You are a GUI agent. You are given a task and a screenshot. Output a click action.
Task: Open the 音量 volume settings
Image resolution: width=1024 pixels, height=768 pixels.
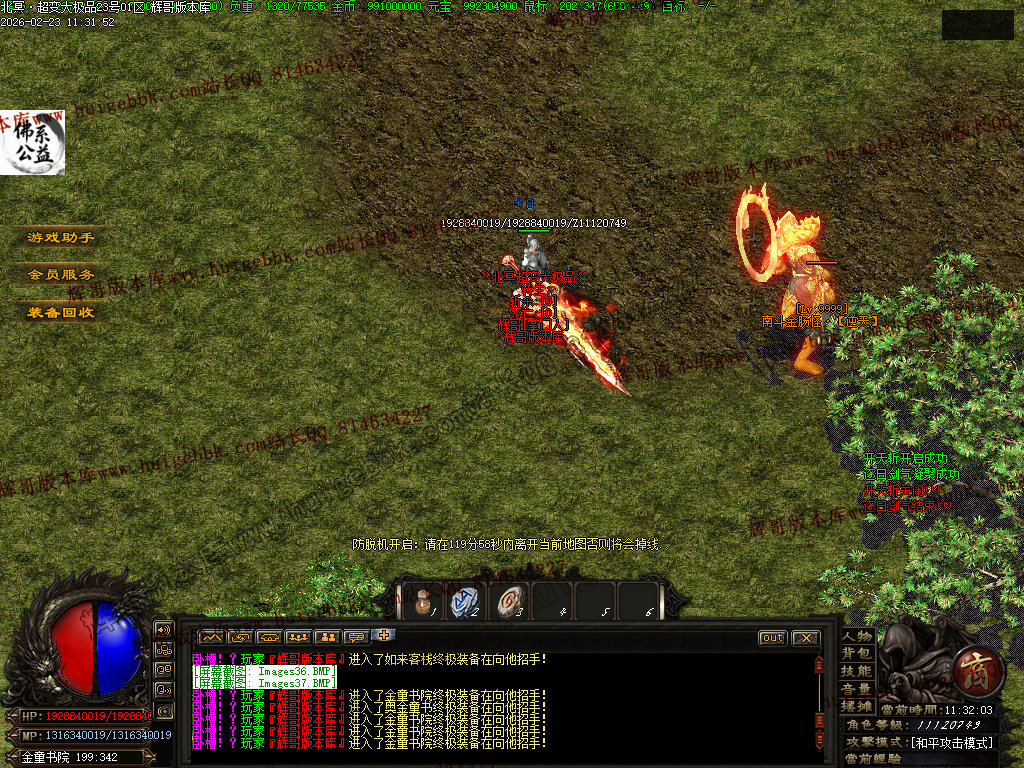coord(857,688)
